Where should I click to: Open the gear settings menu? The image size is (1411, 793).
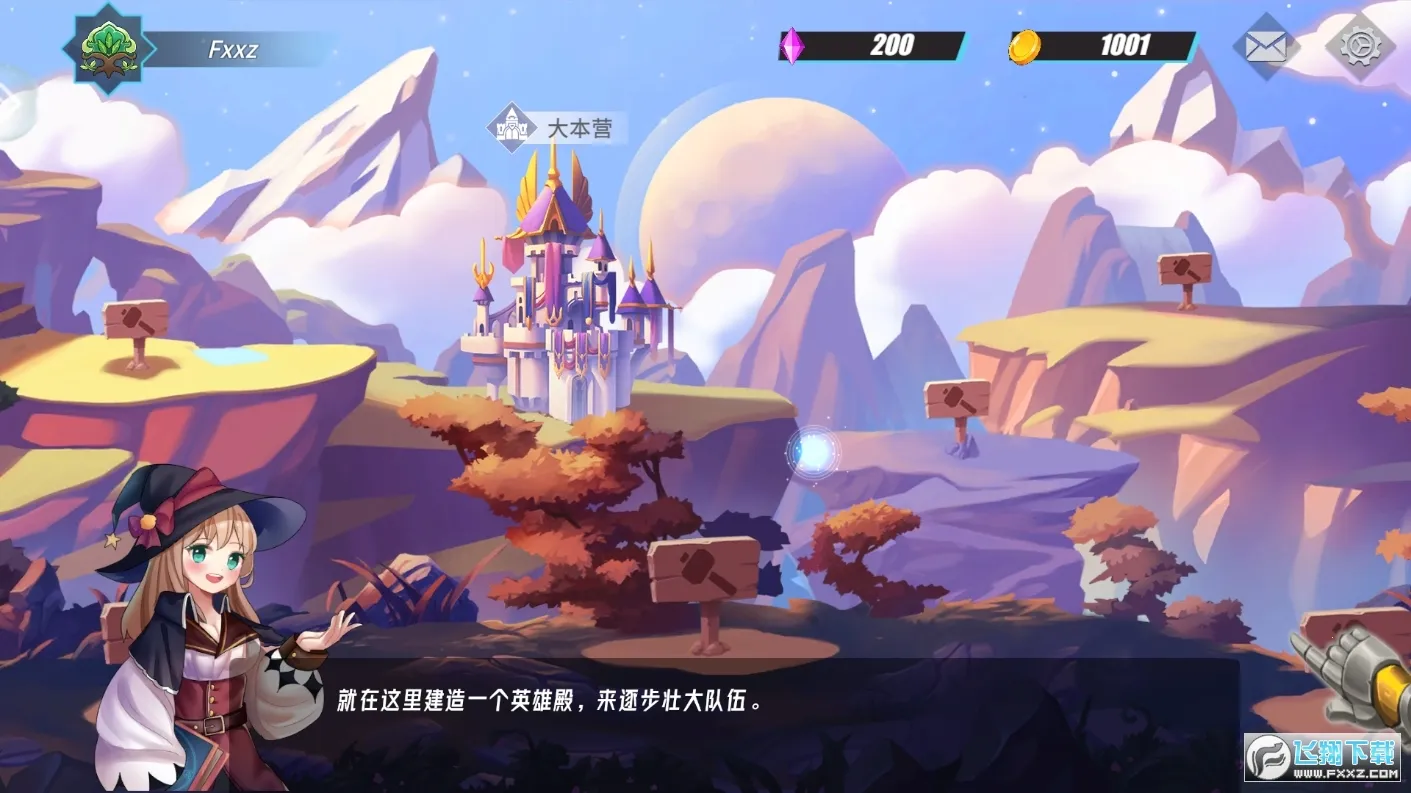(1359, 46)
